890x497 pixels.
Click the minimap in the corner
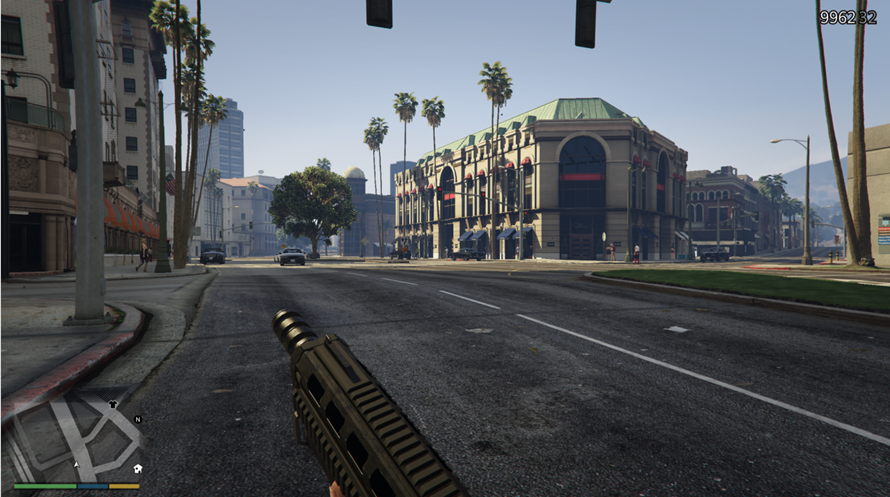[75, 440]
